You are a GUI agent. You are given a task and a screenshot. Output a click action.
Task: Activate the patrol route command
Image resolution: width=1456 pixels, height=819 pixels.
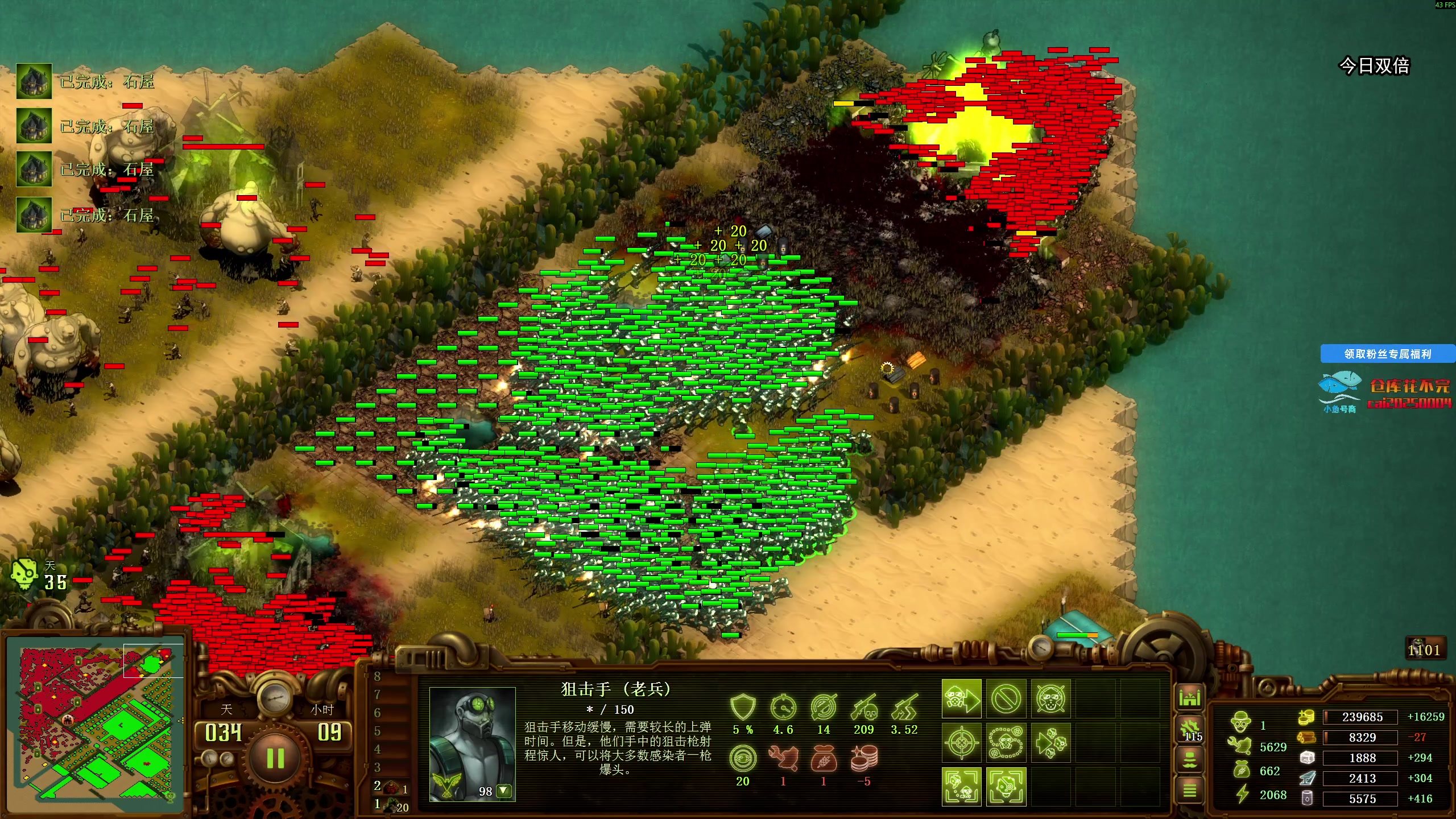pyautogui.click(x=1006, y=743)
